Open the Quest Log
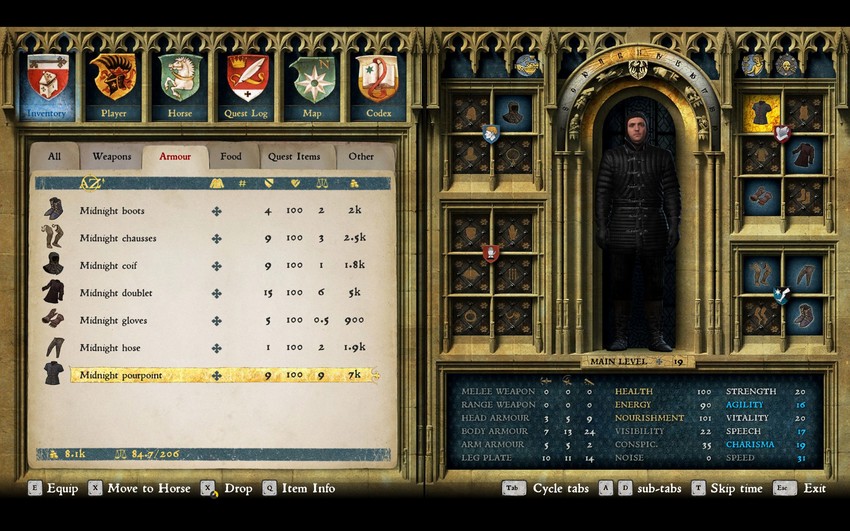This screenshot has height=531, width=850. point(246,82)
